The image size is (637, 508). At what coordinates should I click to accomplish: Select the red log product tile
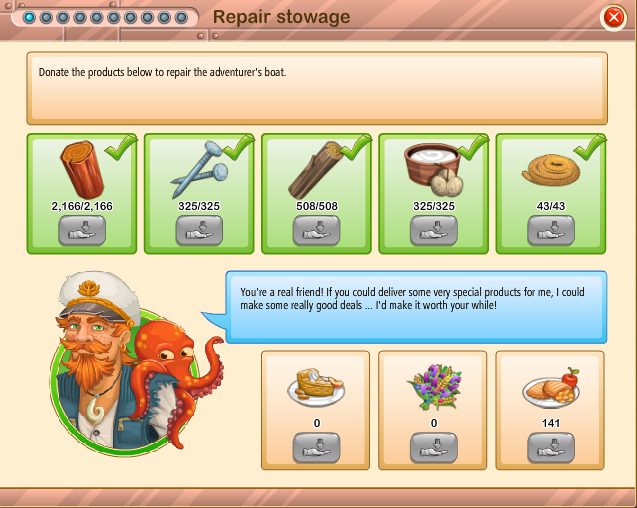(82, 168)
